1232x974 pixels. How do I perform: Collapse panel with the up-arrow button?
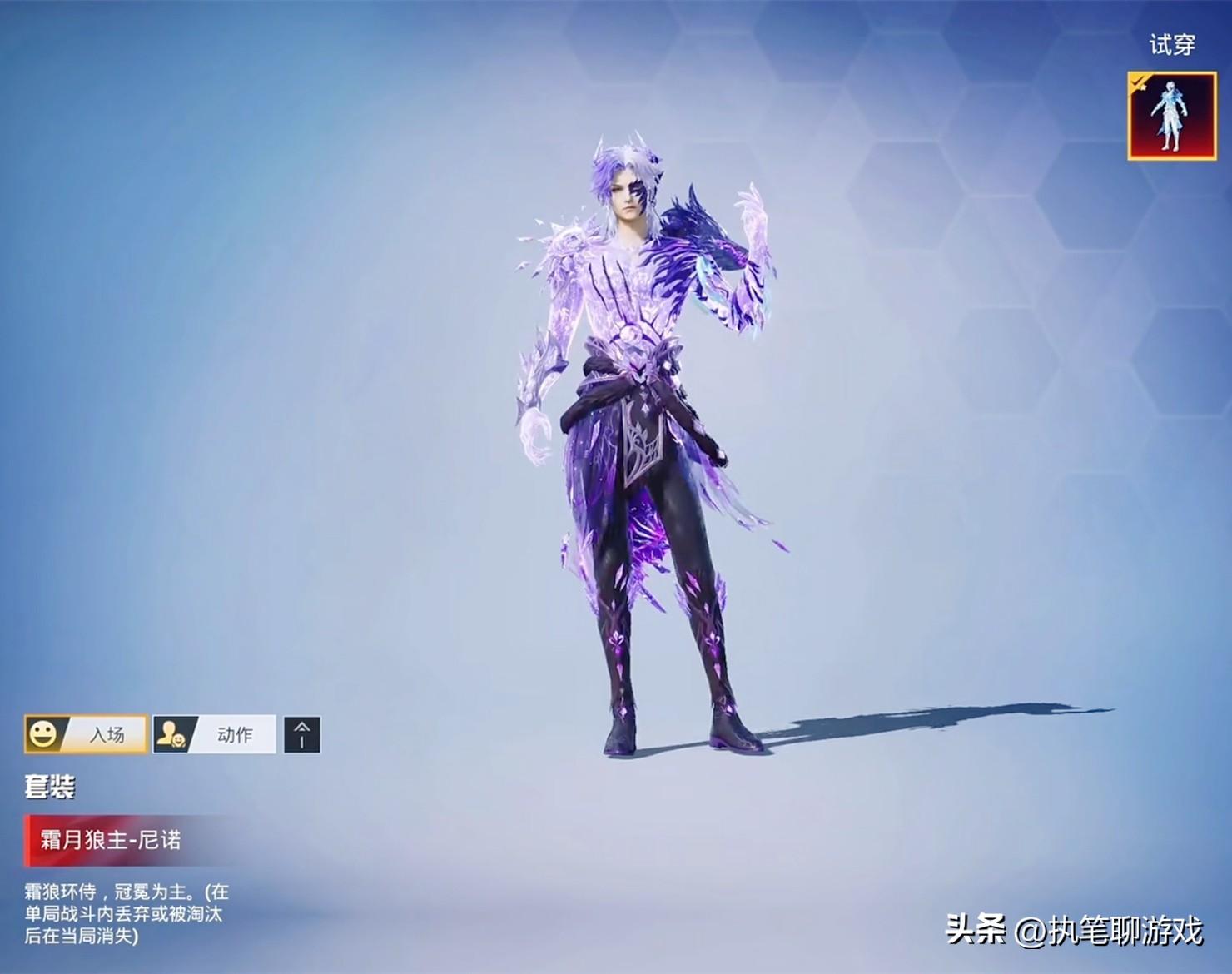click(x=301, y=734)
